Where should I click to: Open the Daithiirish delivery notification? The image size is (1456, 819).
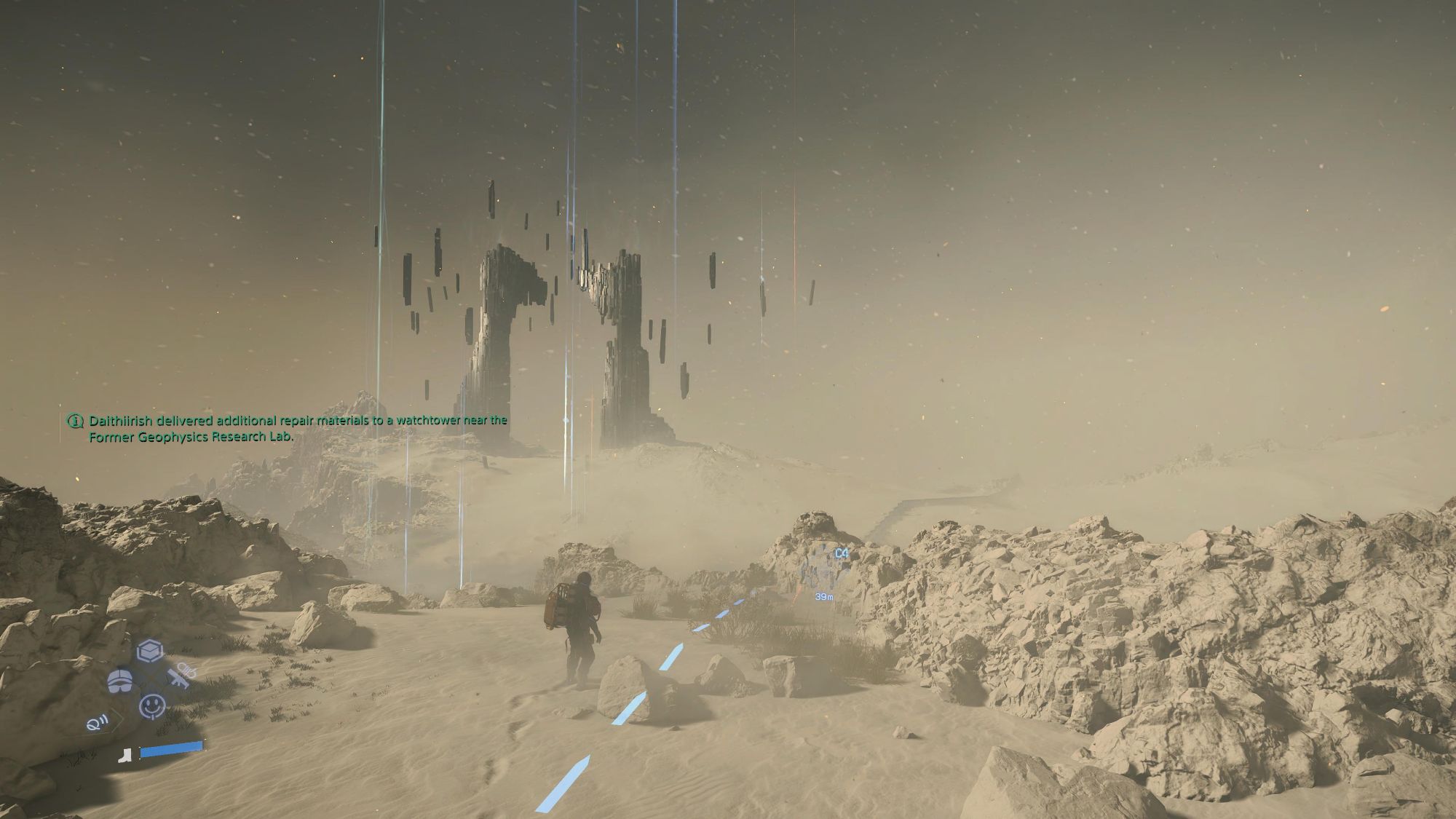(x=291, y=429)
